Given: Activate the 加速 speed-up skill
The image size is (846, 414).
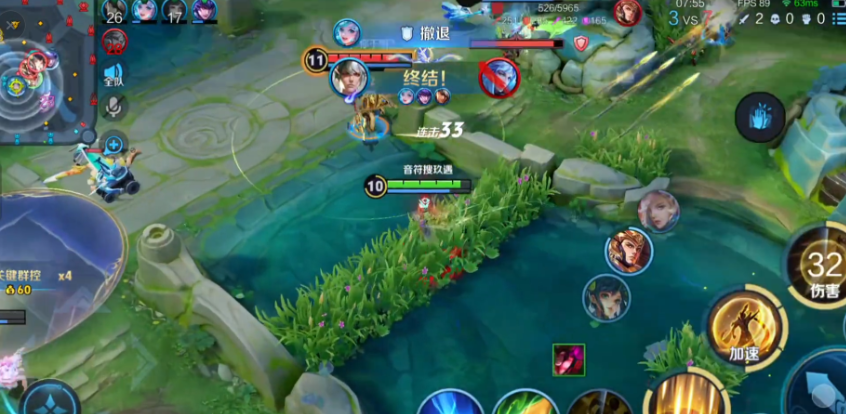Looking at the screenshot, I should click(744, 324).
